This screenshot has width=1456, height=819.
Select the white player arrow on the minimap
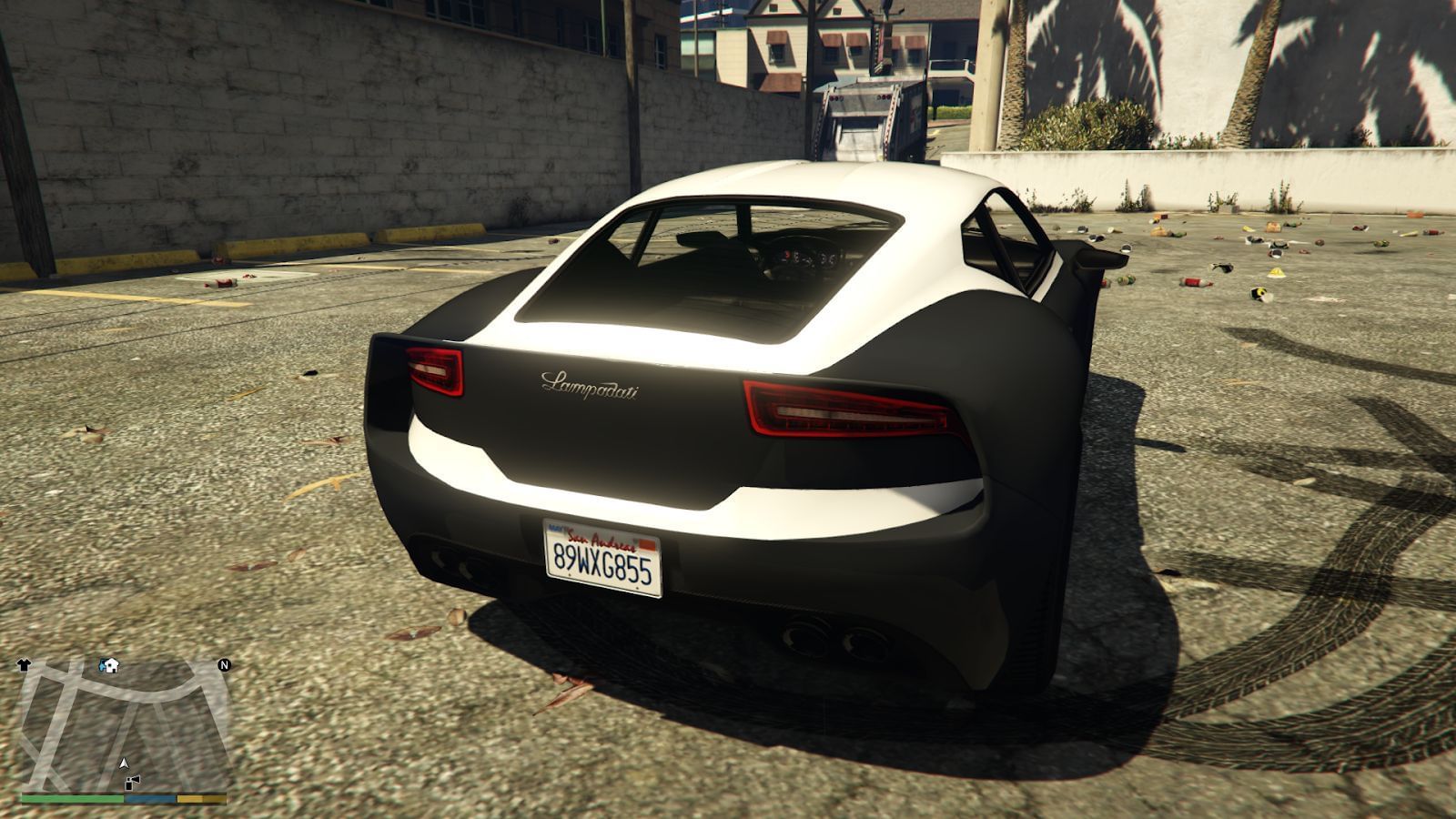(125, 763)
